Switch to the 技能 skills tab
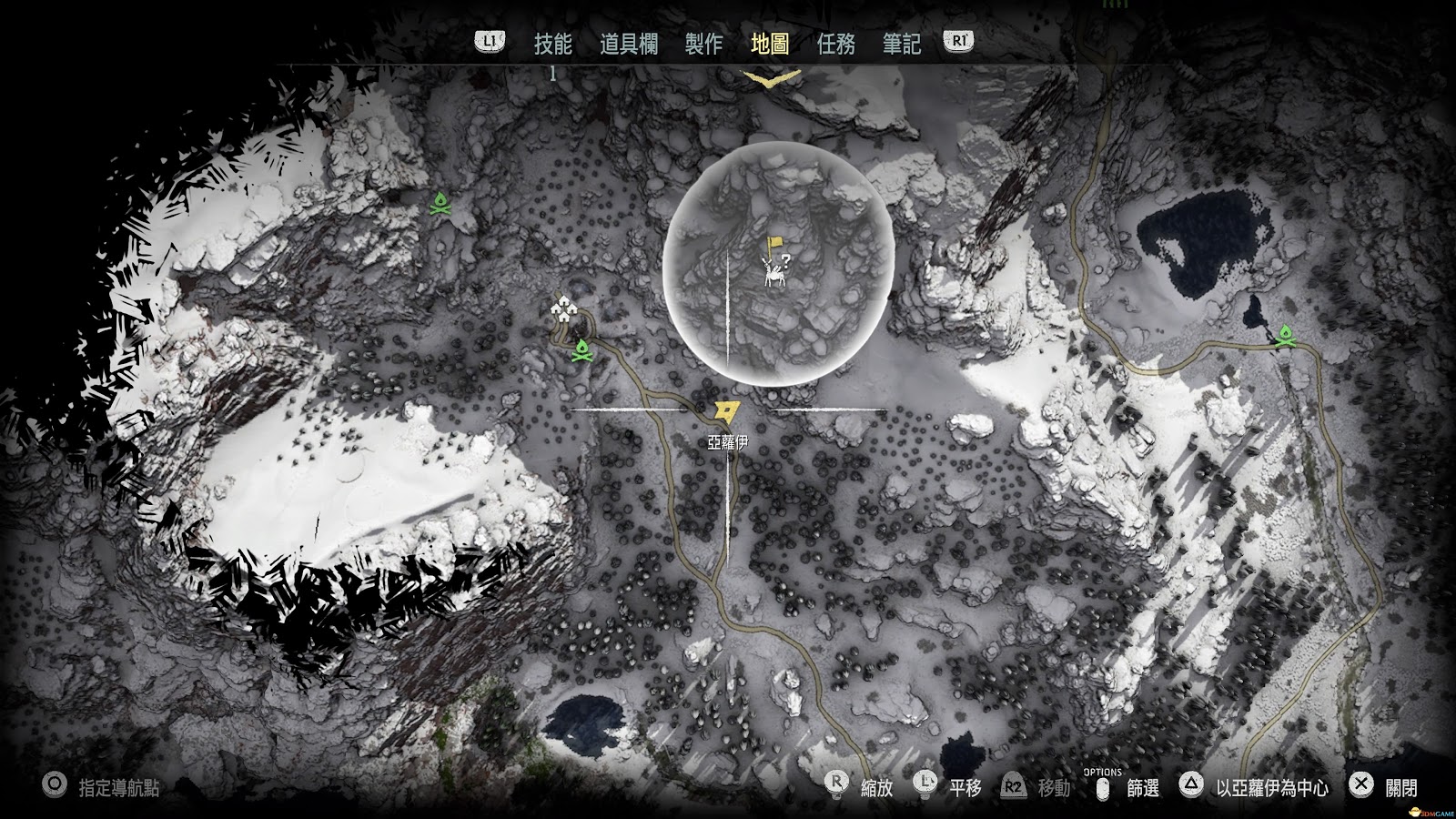Screen dimensions: 1456x819 (x=552, y=44)
